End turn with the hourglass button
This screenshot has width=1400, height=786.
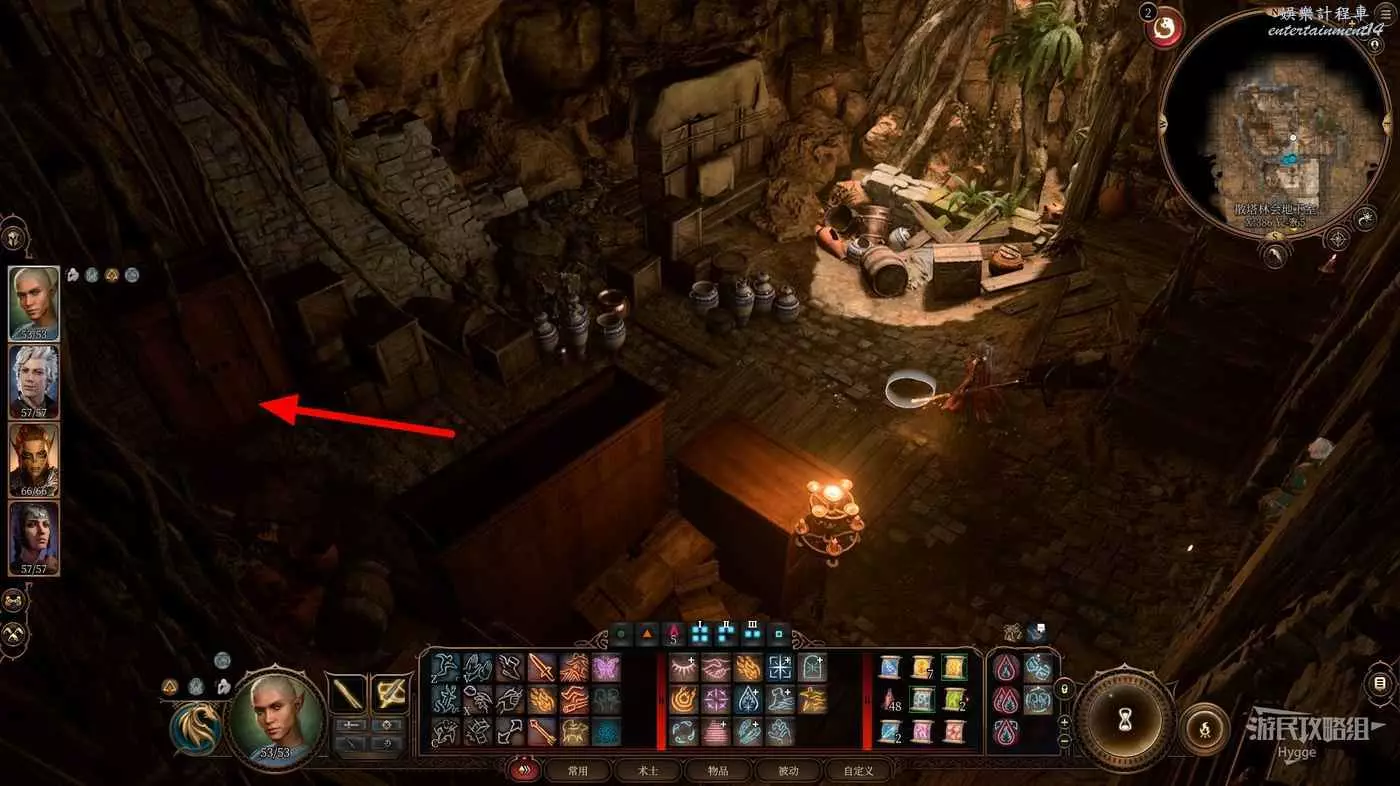click(x=1124, y=717)
